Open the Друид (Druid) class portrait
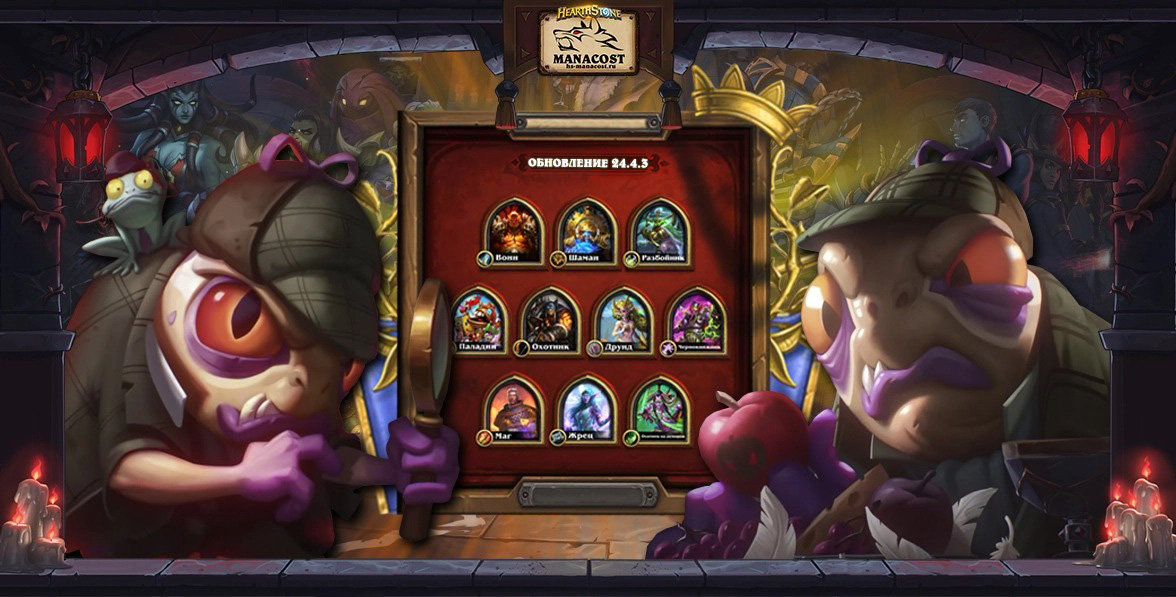 tap(624, 319)
